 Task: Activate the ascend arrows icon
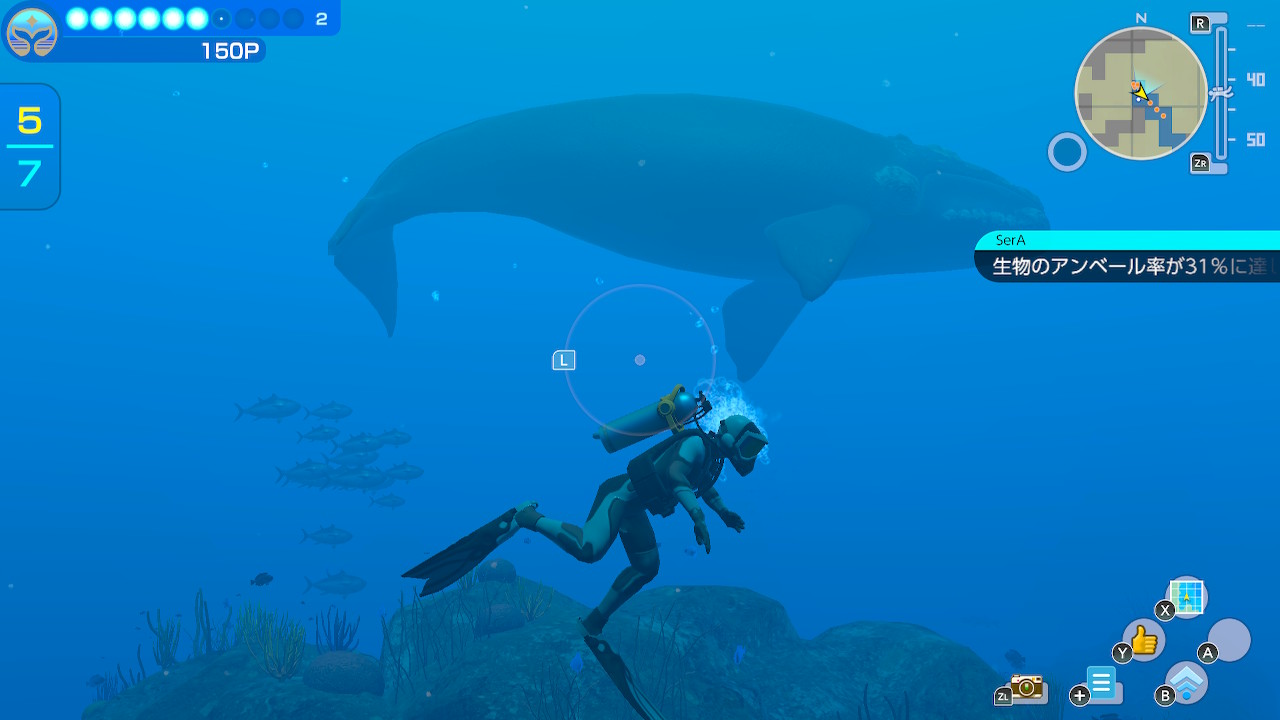(1187, 682)
